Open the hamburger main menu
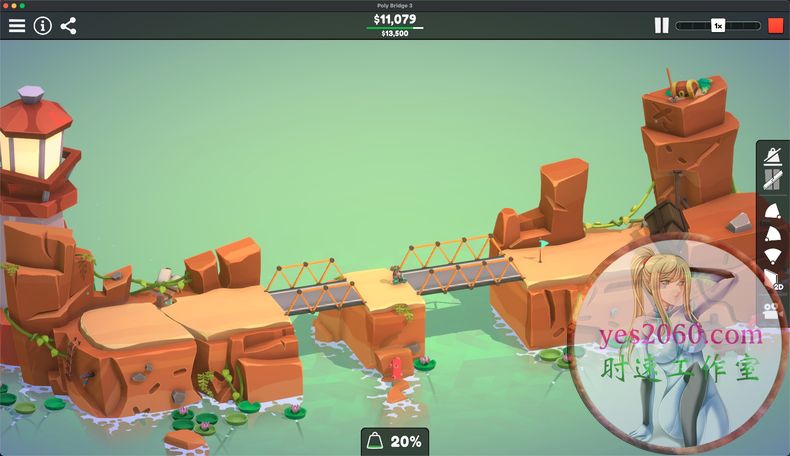This screenshot has height=456, width=790. coord(17,26)
